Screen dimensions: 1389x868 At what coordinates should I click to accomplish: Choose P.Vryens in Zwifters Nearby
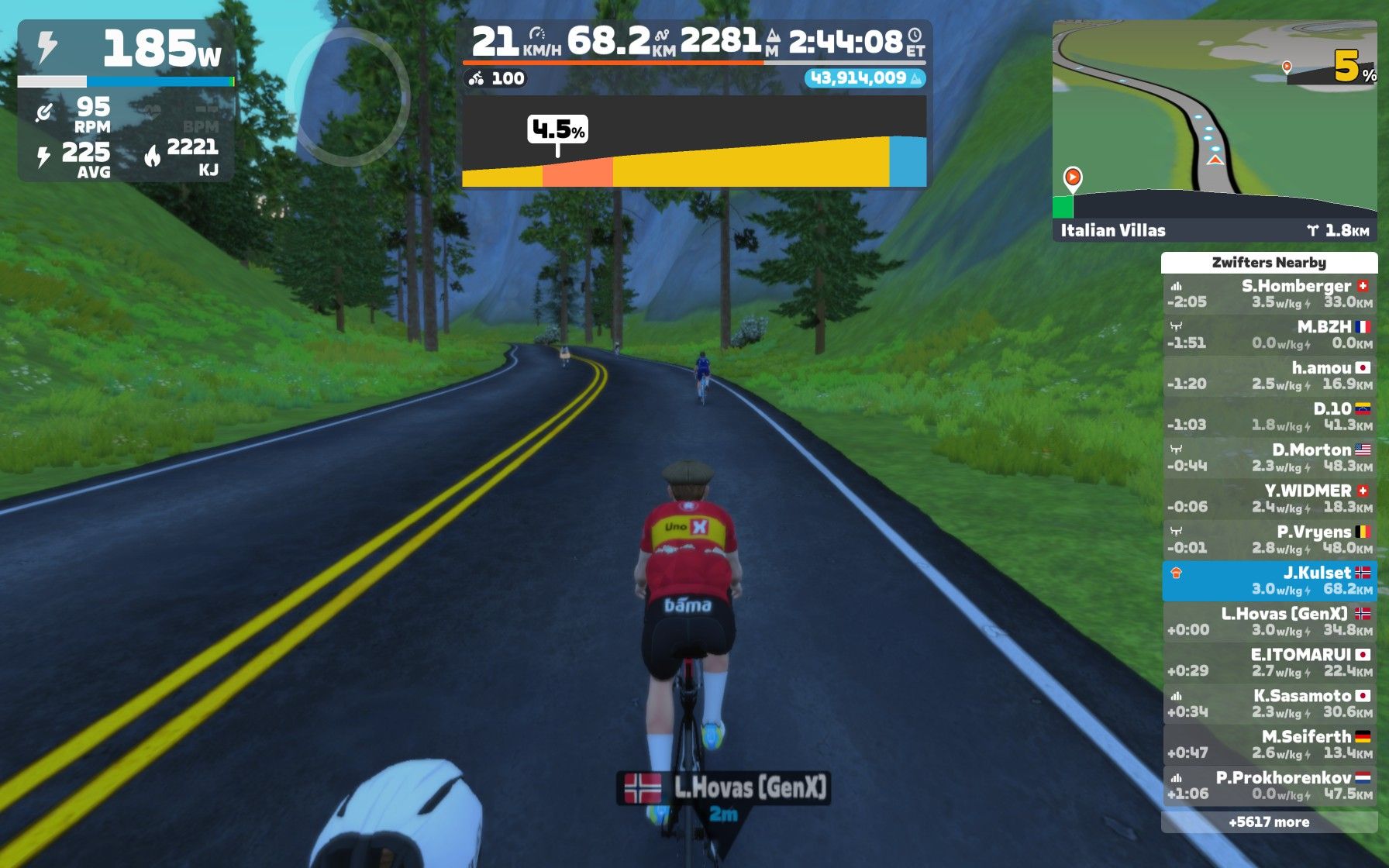(1269, 540)
